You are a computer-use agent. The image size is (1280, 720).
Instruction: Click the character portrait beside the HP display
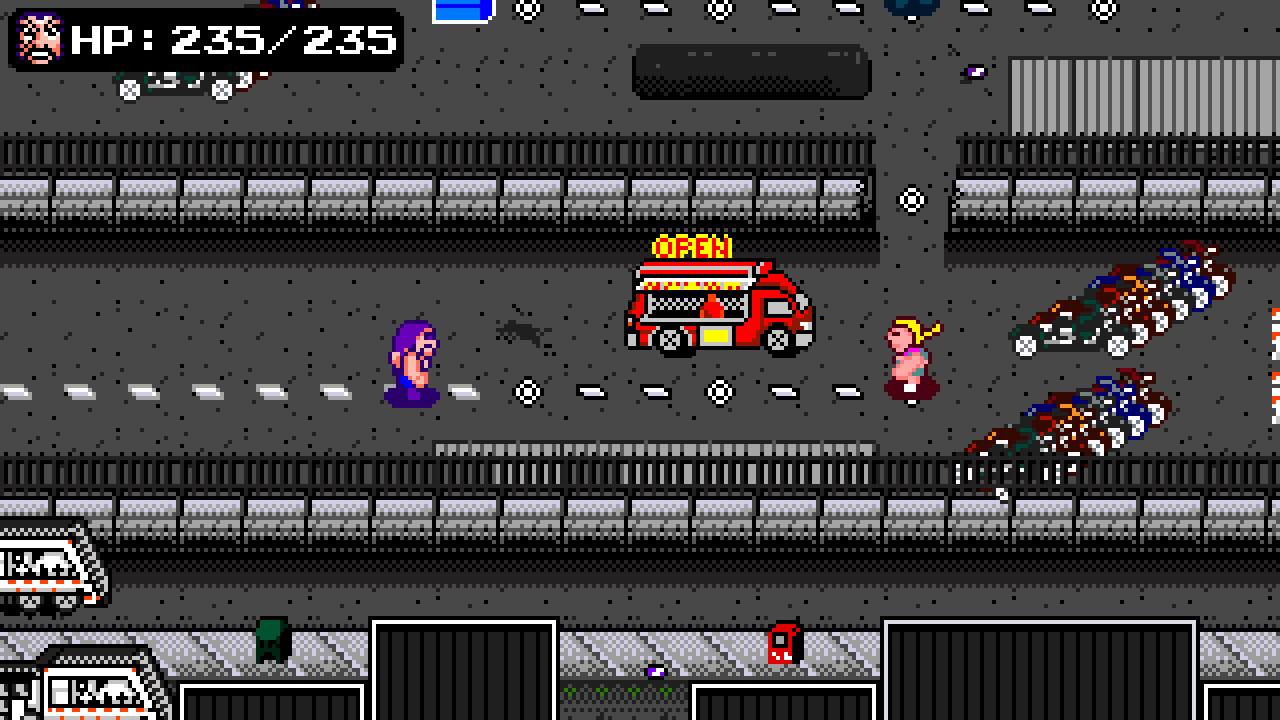(41, 40)
